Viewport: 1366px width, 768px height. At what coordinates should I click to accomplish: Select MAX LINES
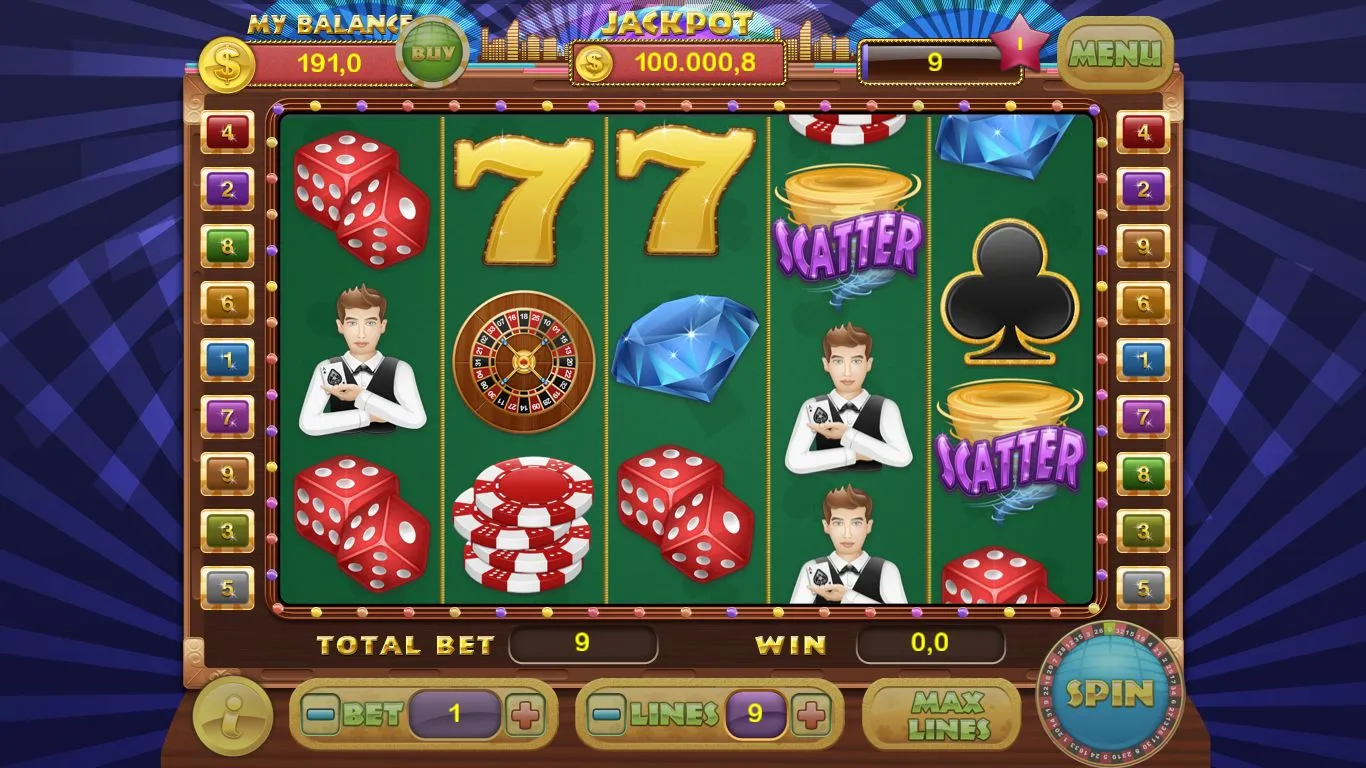[x=948, y=714]
